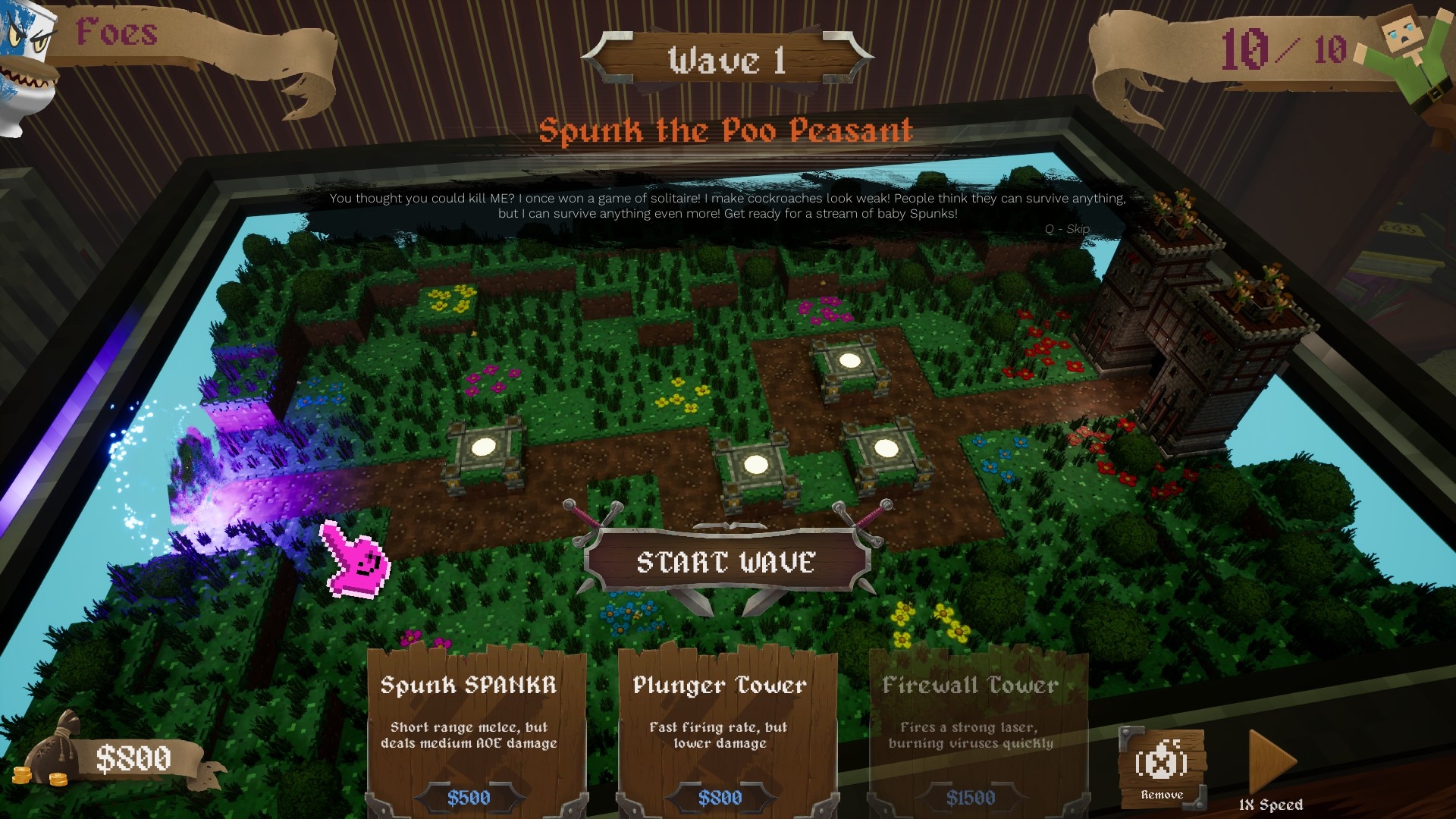This screenshot has width=1456, height=819.
Task: Start the wave
Action: [726, 562]
